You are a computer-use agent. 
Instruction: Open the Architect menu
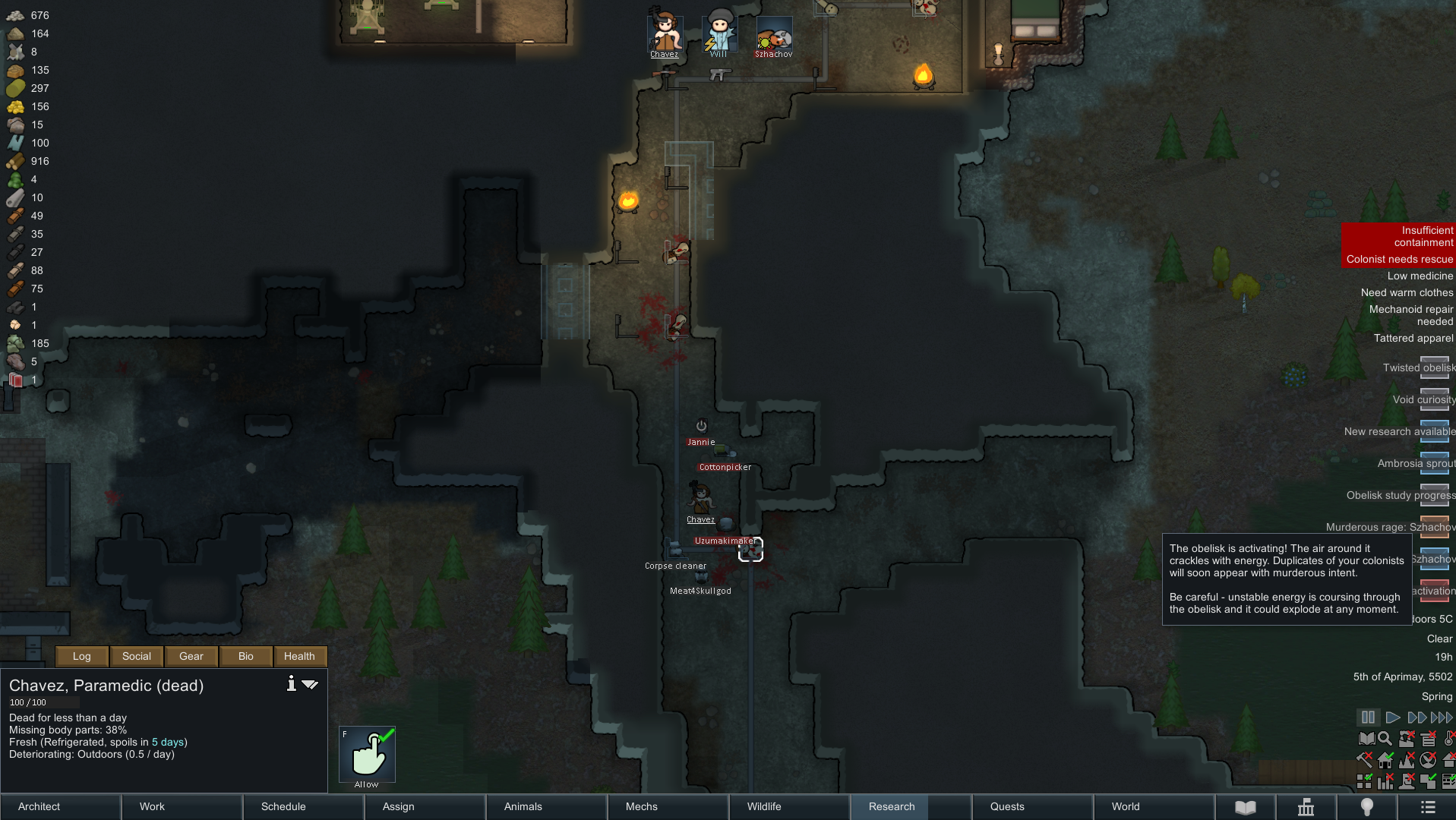(39, 806)
